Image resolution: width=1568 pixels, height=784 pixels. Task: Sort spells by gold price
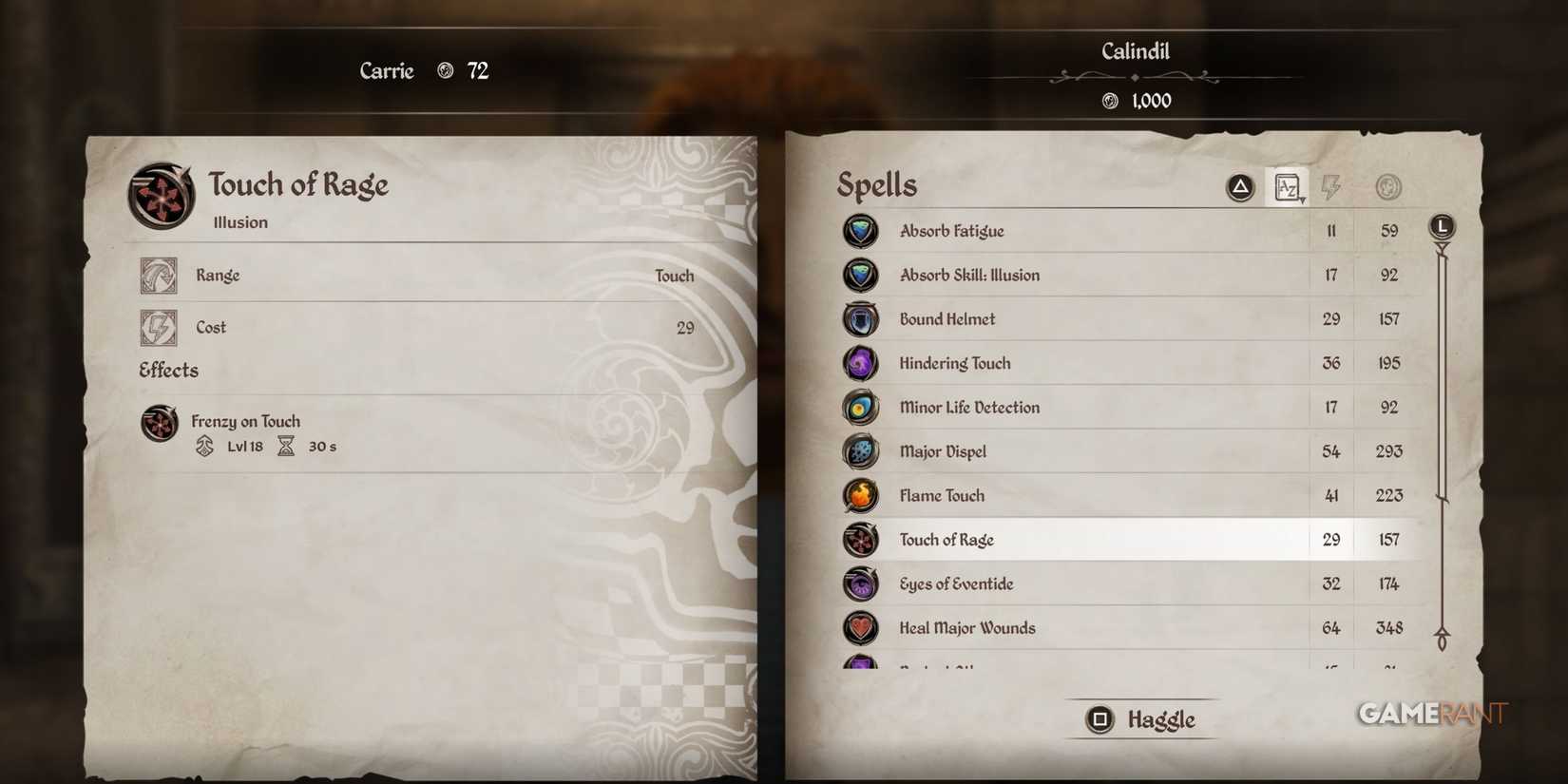[x=1387, y=186]
